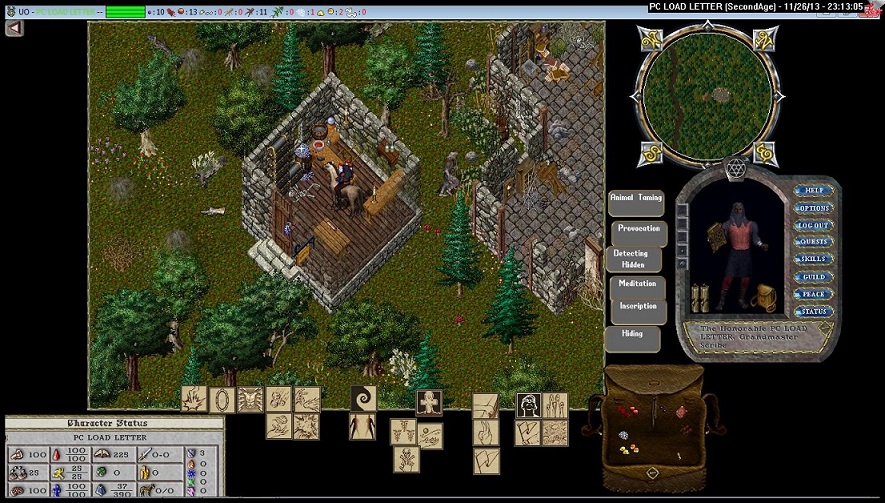The image size is (885, 503).
Task: Use the Detecting Hidden skill
Action: pos(632,259)
